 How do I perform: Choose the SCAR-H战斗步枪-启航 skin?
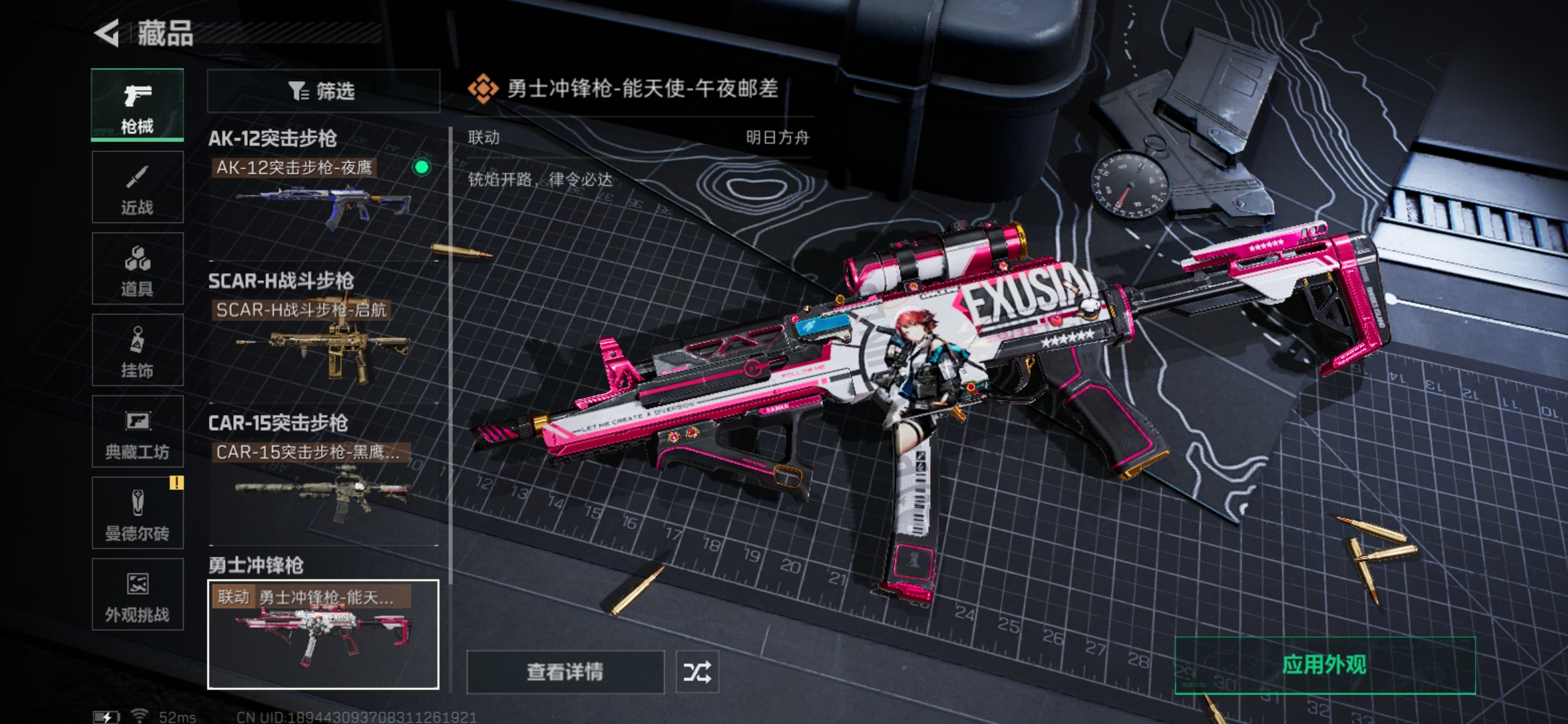tap(323, 342)
